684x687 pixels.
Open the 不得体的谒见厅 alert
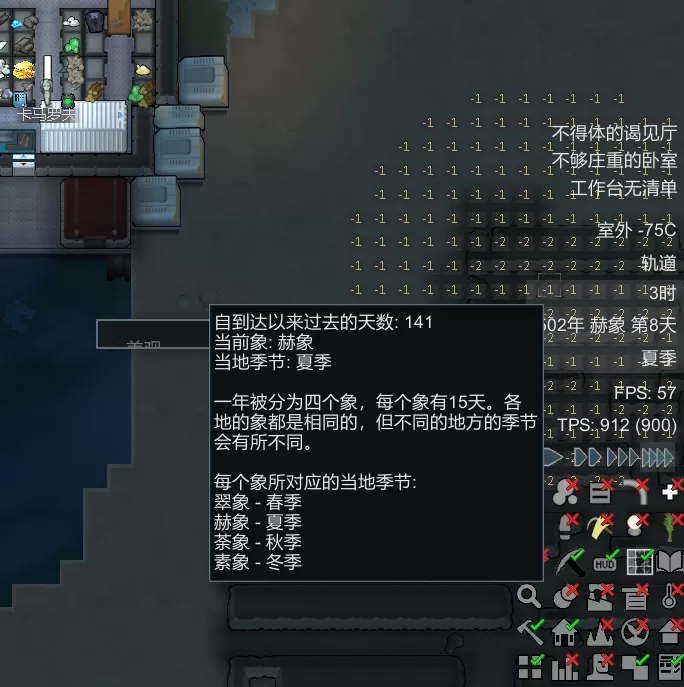pyautogui.click(x=614, y=132)
